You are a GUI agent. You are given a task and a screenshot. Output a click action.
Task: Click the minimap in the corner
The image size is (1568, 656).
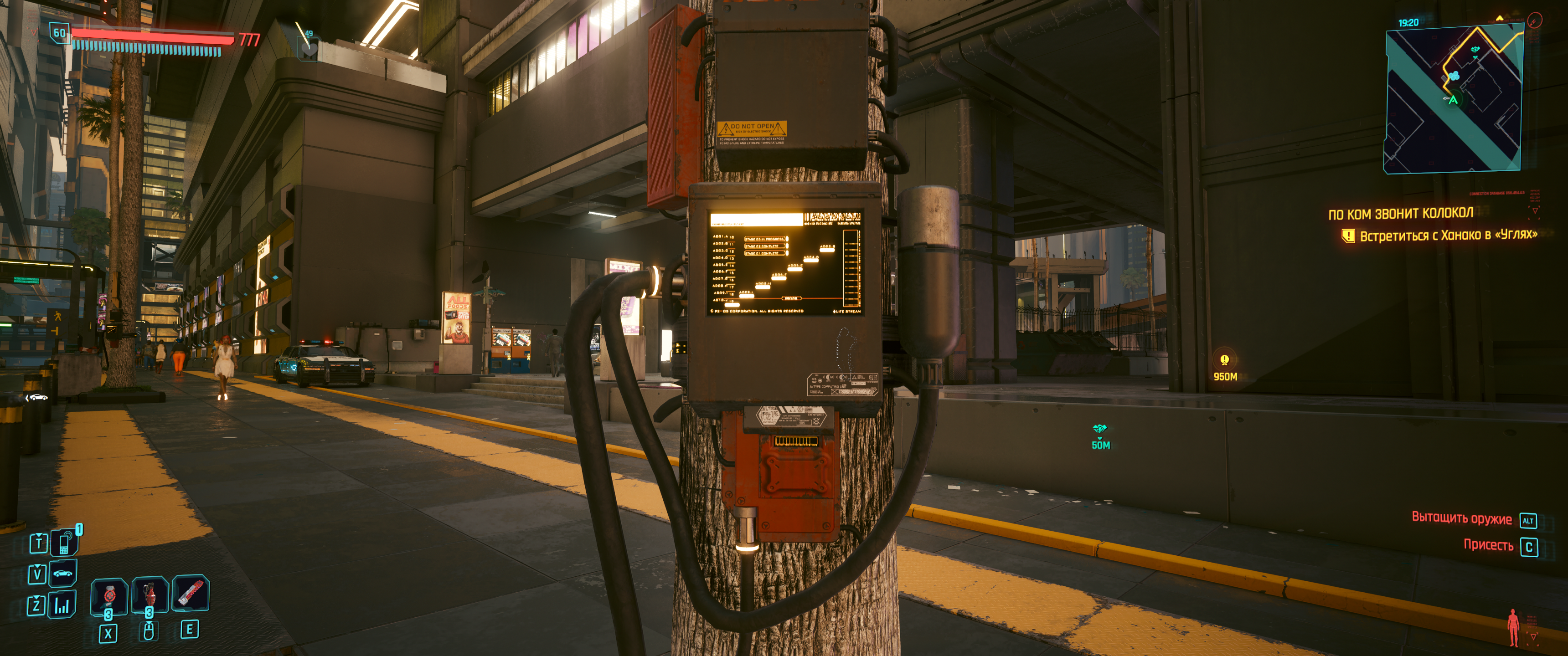coord(1453,100)
